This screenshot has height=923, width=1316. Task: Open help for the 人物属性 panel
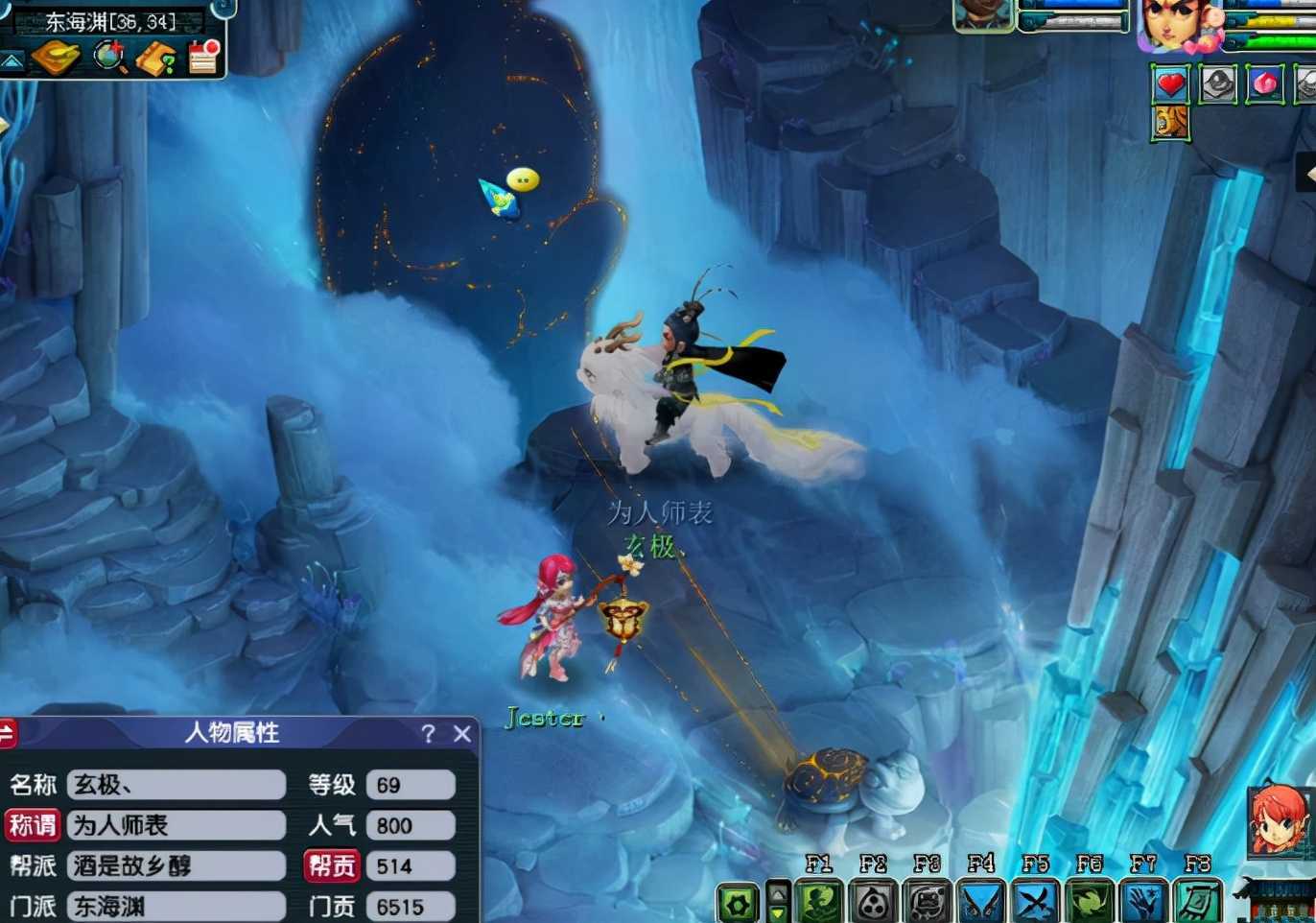[428, 734]
